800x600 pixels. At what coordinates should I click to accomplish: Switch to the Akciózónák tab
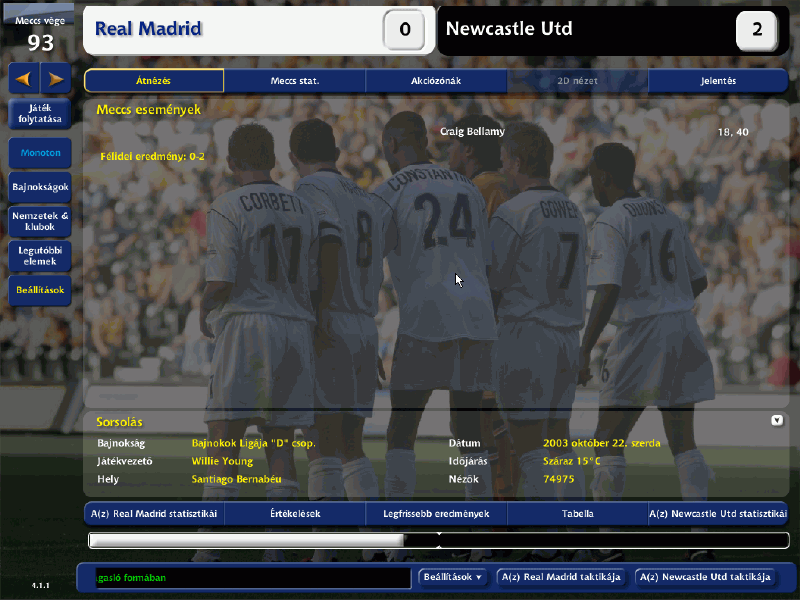pyautogui.click(x=436, y=81)
